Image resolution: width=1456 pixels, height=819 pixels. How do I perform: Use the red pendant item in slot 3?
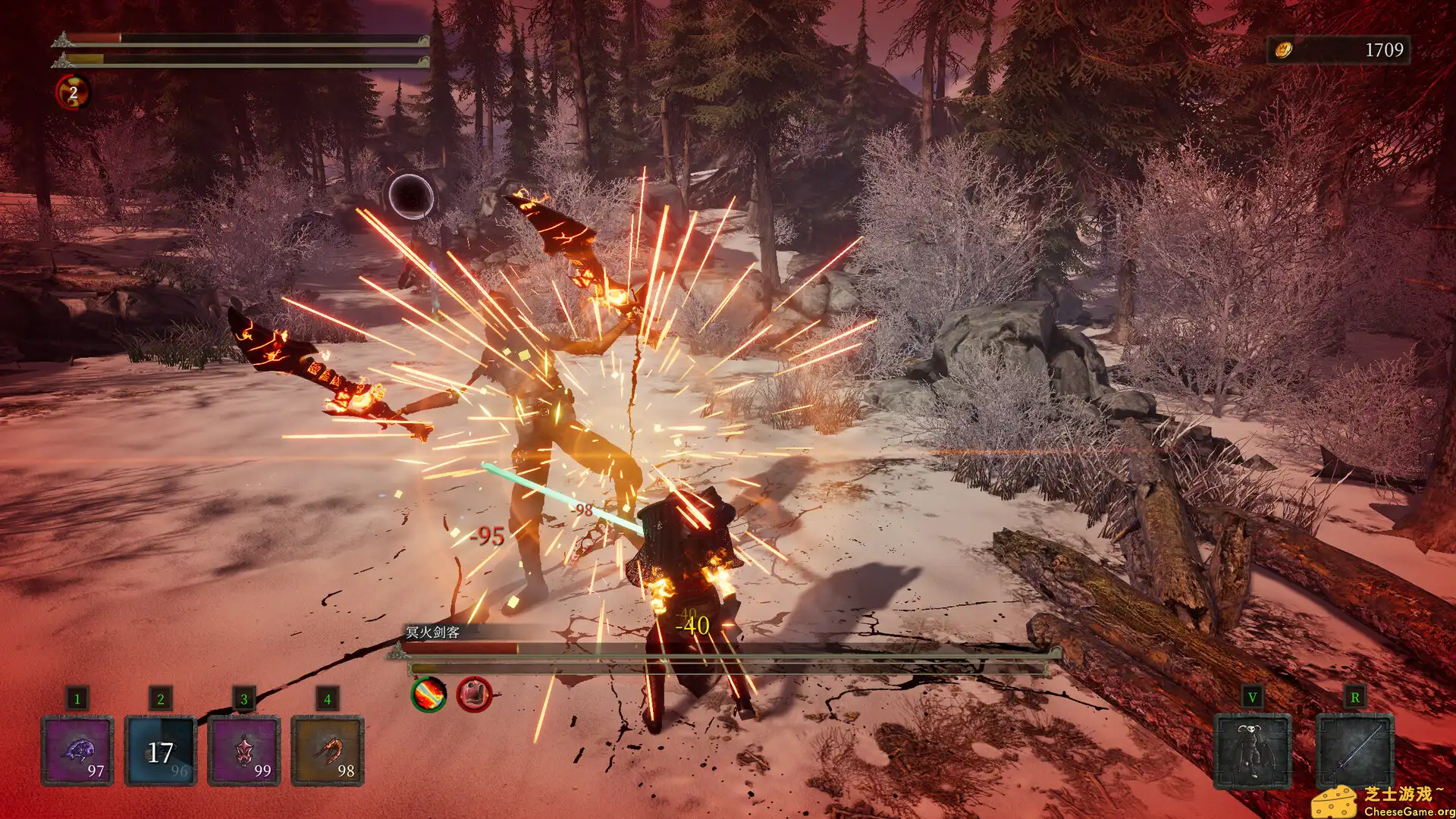pos(244,751)
